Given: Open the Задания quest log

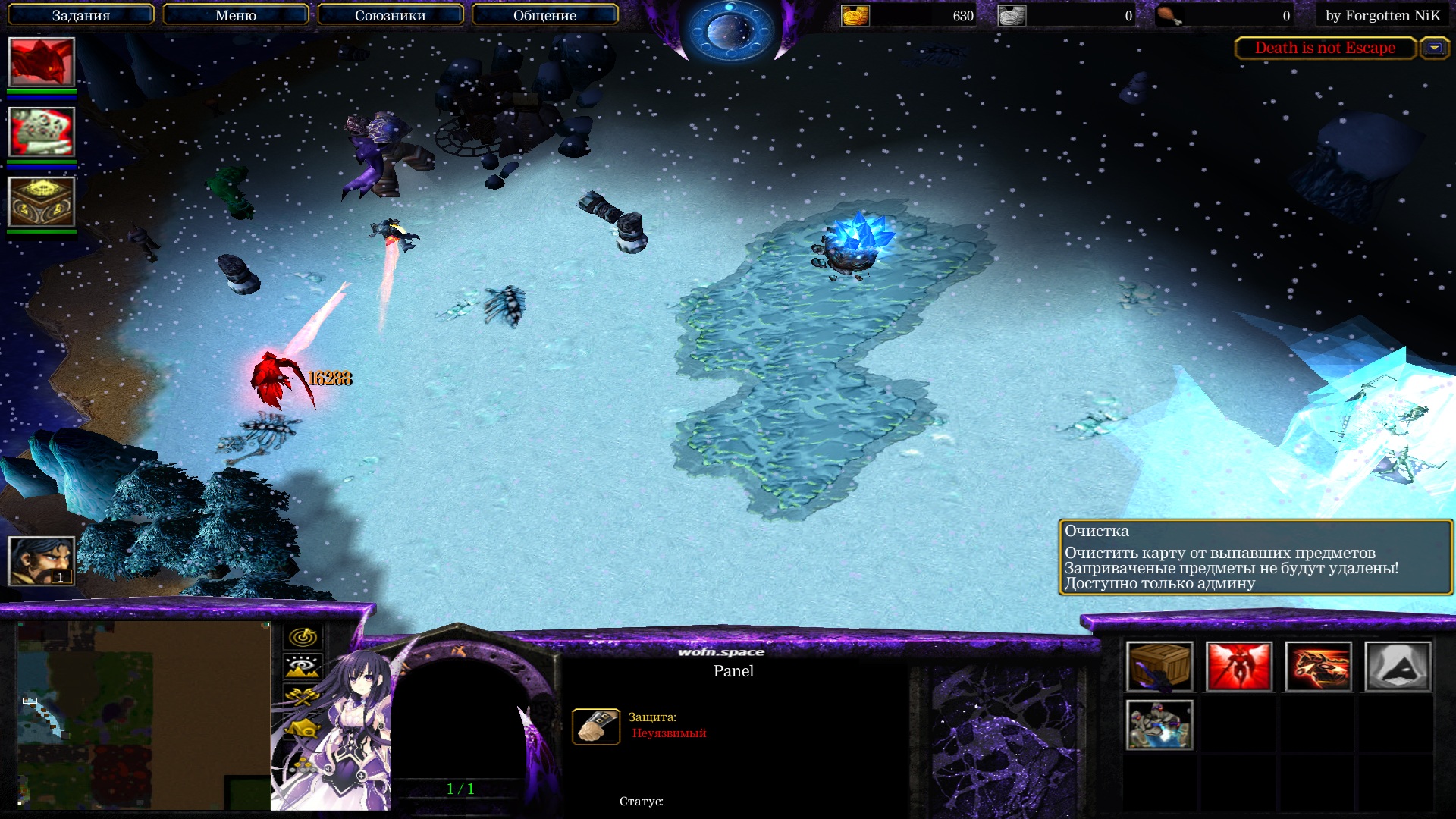Looking at the screenshot, I should 81,15.
